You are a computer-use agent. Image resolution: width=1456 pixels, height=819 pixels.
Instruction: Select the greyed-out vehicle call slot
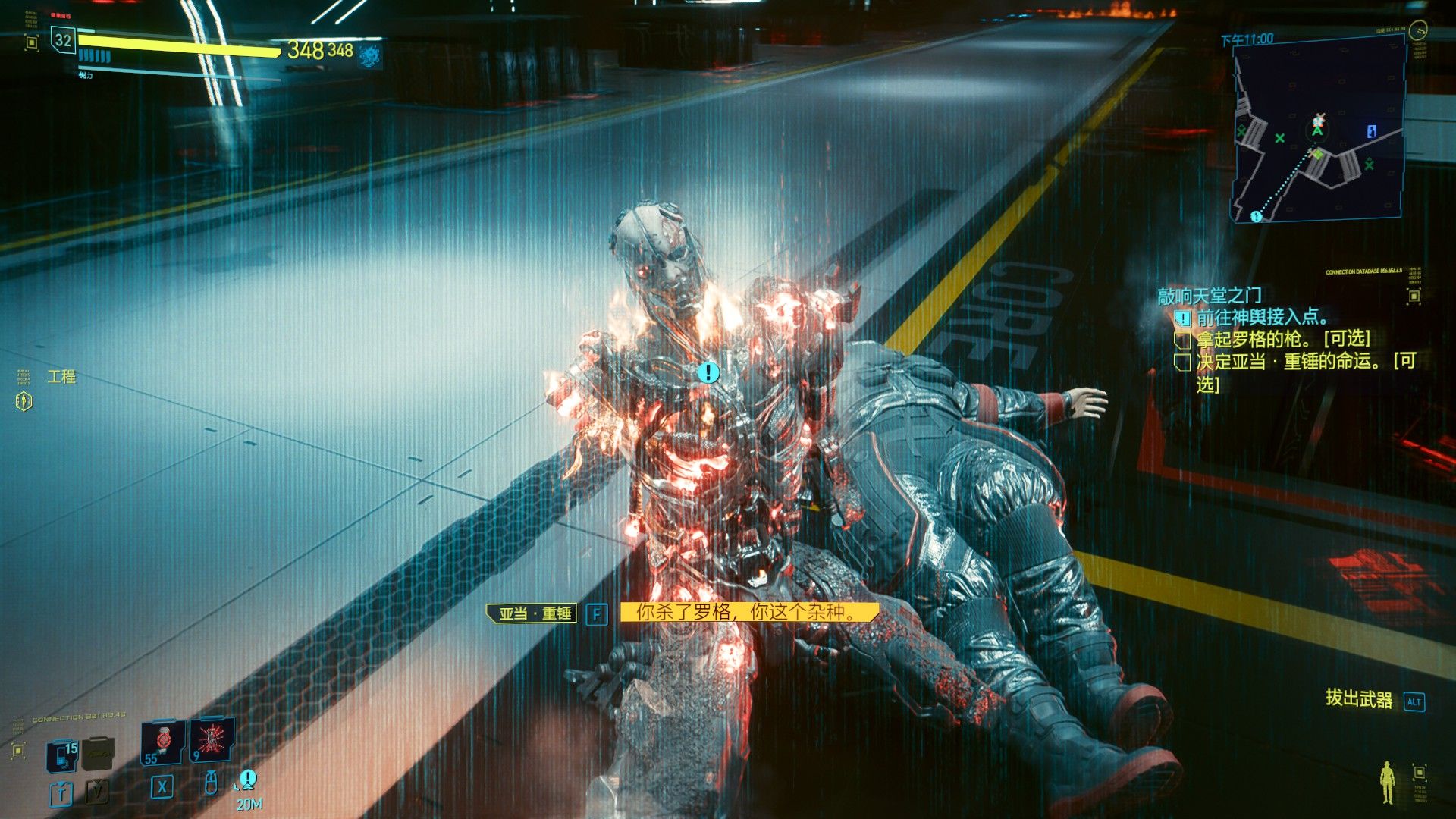98,752
